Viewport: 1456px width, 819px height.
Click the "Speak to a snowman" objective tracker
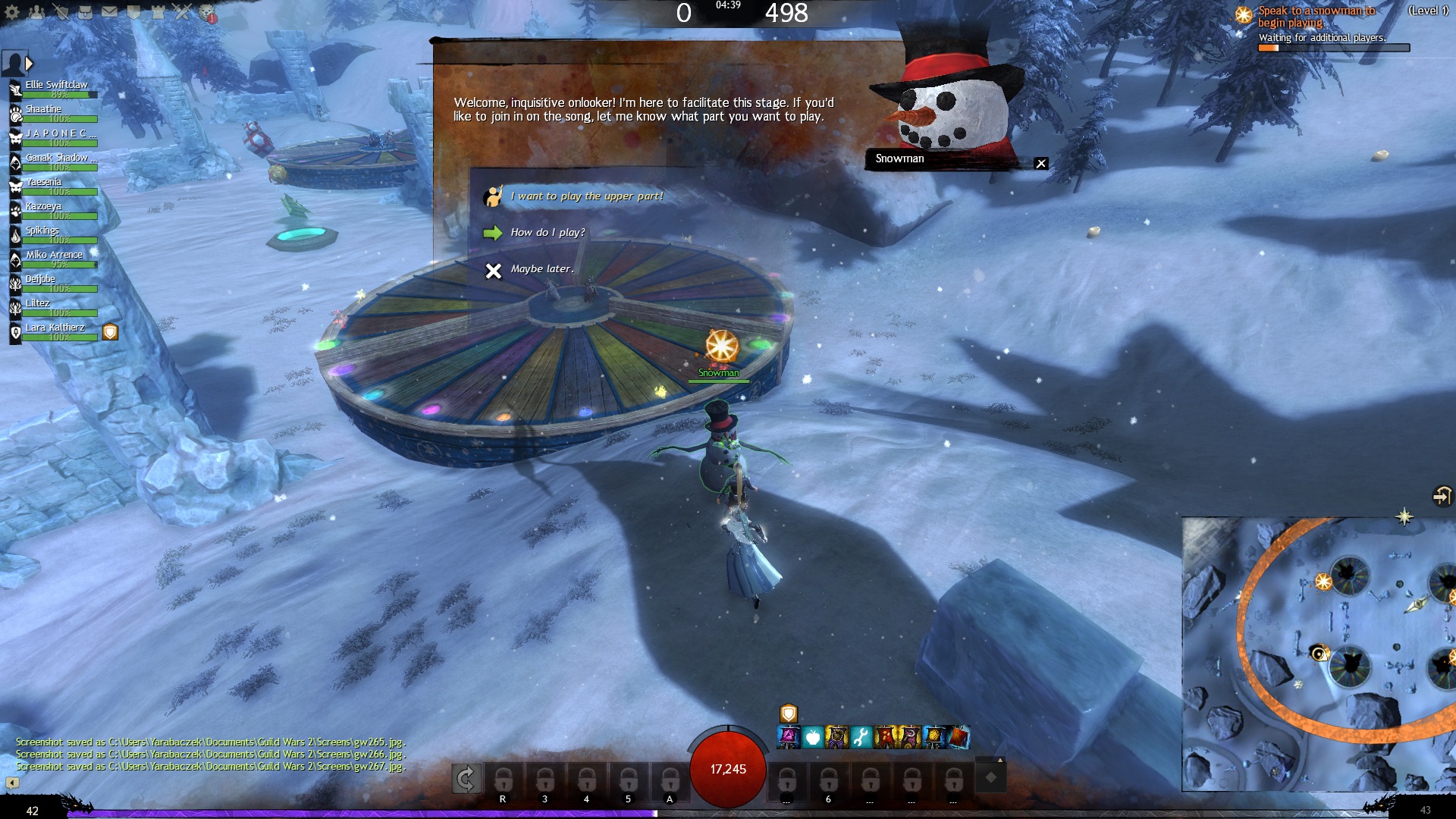point(1316,17)
